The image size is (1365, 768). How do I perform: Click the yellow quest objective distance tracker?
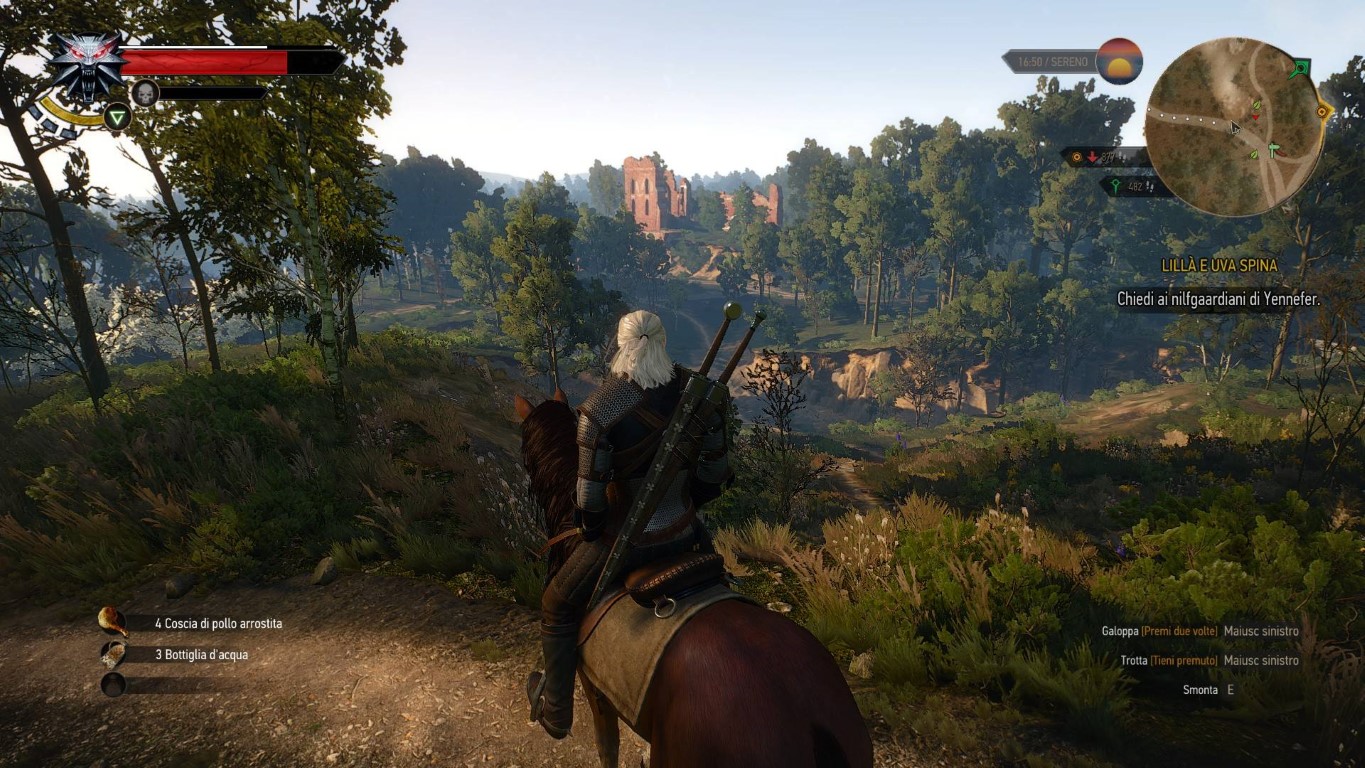1104,157
